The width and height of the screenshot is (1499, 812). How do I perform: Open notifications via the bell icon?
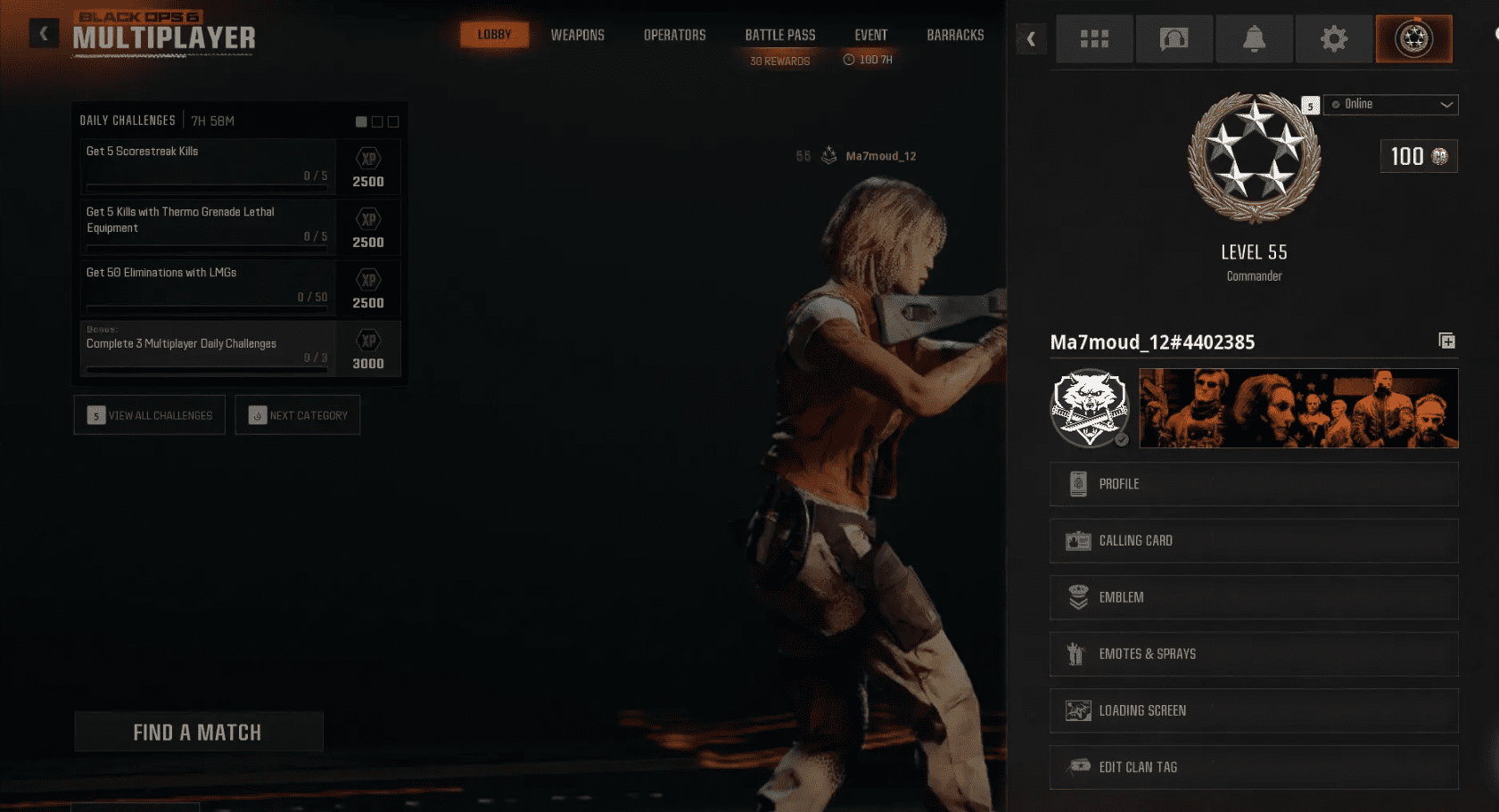pos(1254,38)
